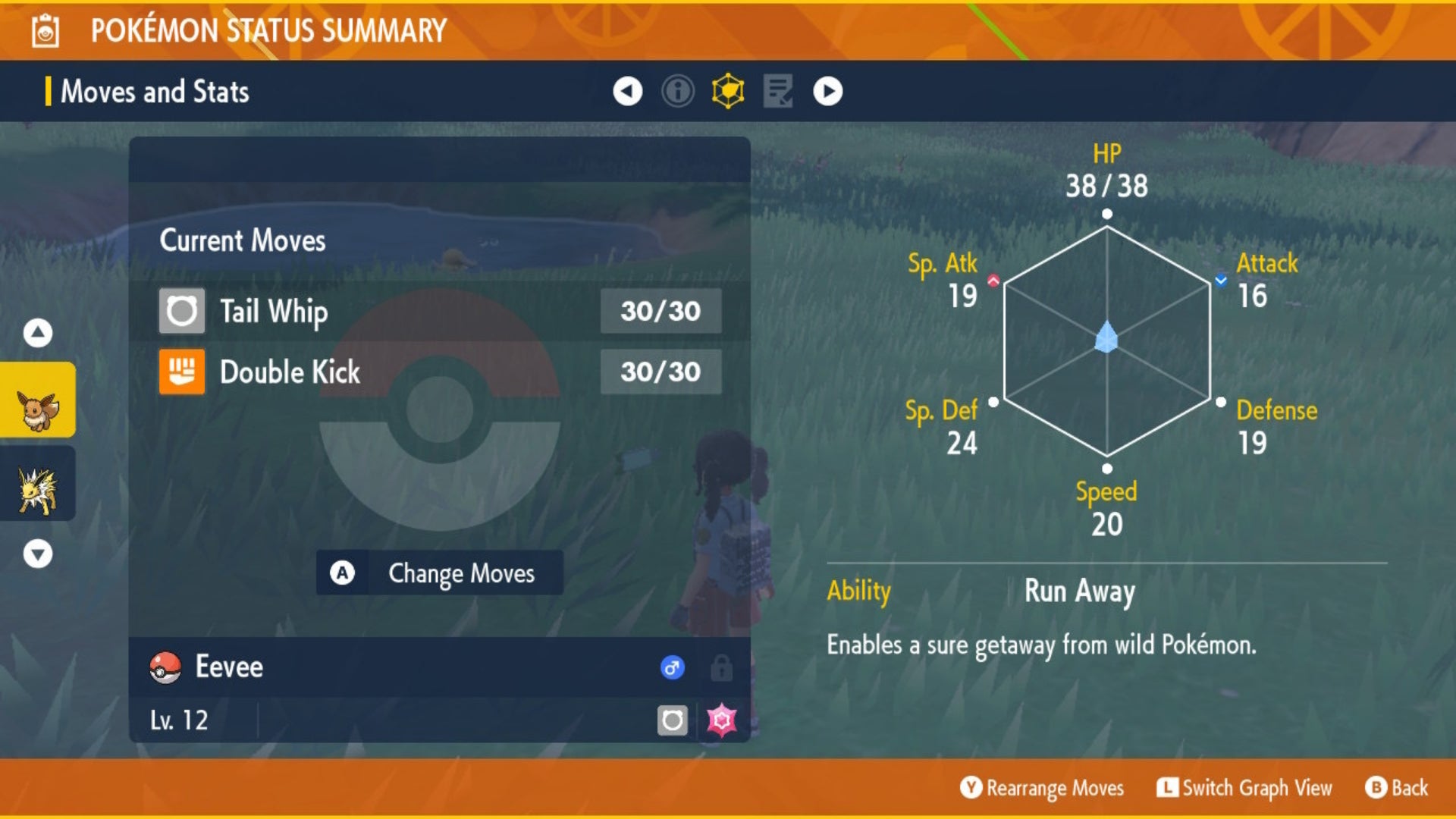This screenshot has width=1456, height=819.
Task: Click the pink Tera crystal icon
Action: [721, 720]
